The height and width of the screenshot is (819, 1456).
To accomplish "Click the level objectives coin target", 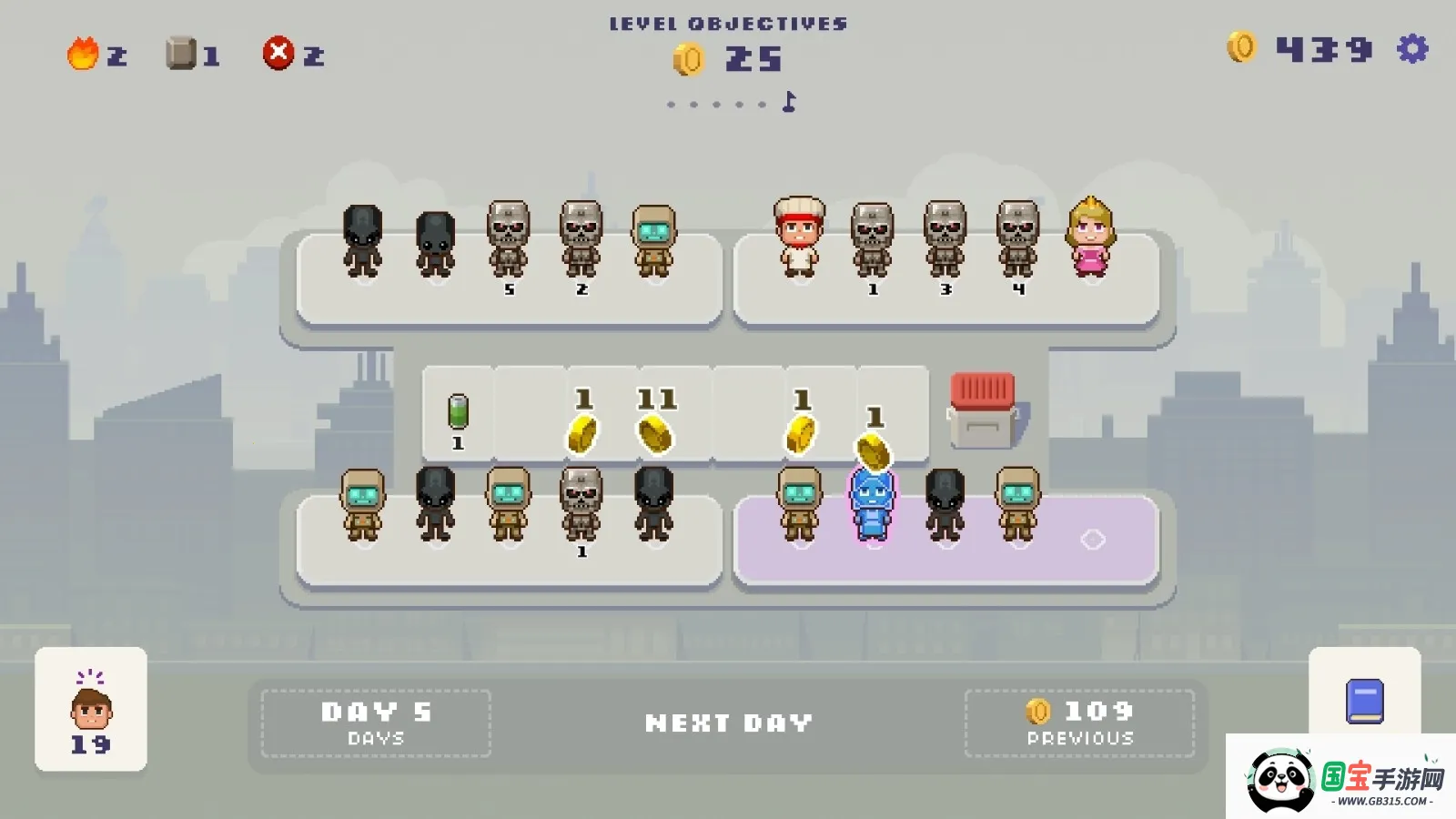I will [x=728, y=60].
